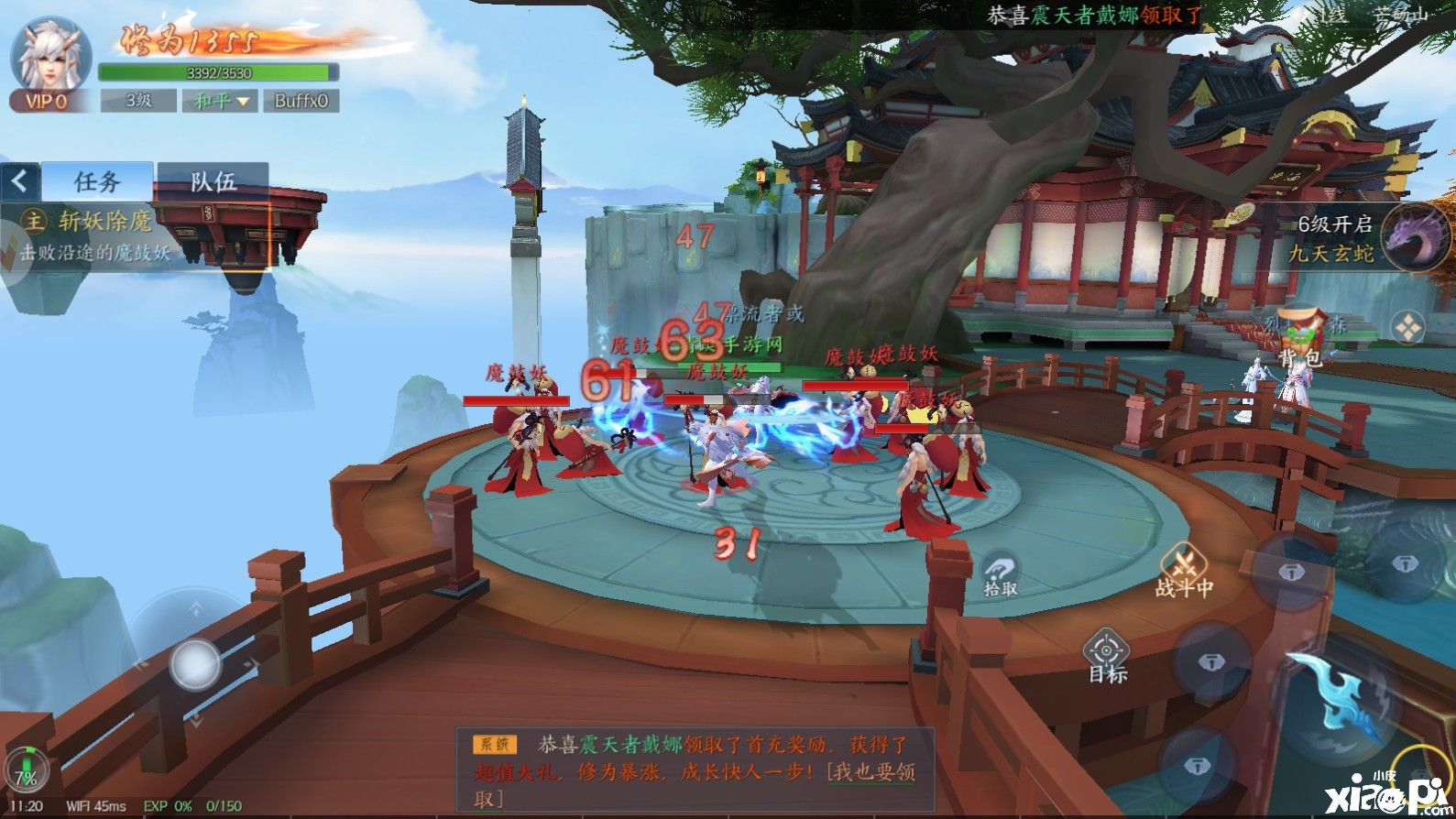Switch to the 队伍 tab
This screenshot has width=1456, height=819.
(x=213, y=181)
